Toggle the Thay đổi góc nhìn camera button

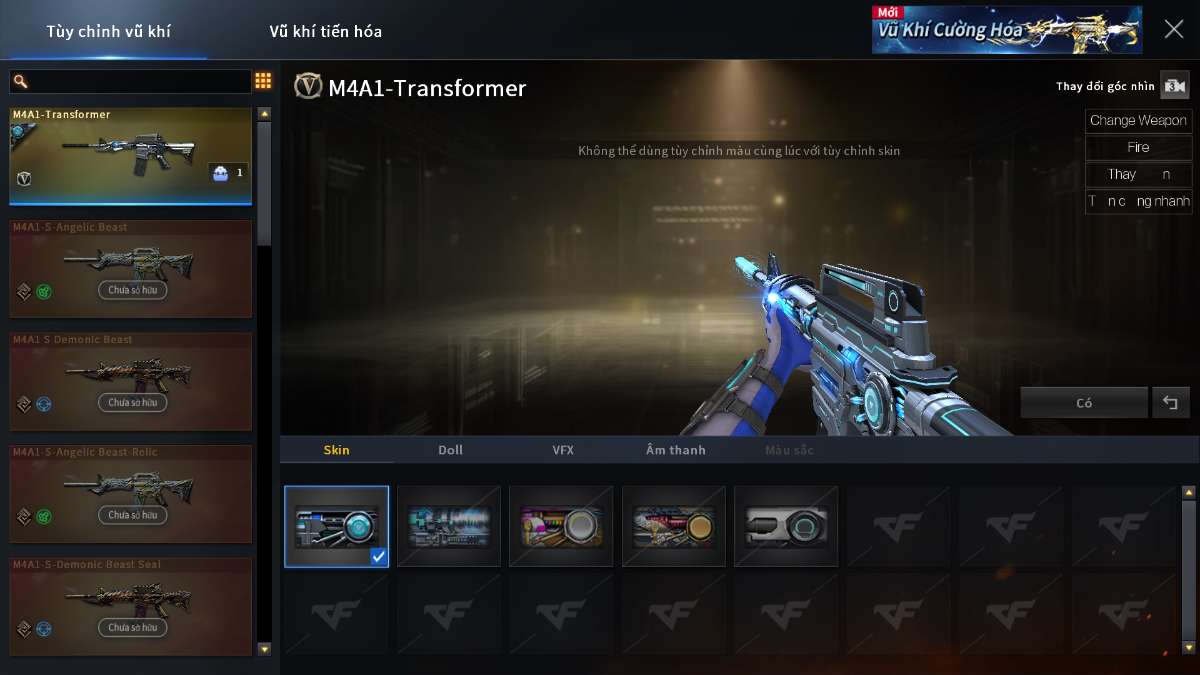pyautogui.click(x=1174, y=86)
